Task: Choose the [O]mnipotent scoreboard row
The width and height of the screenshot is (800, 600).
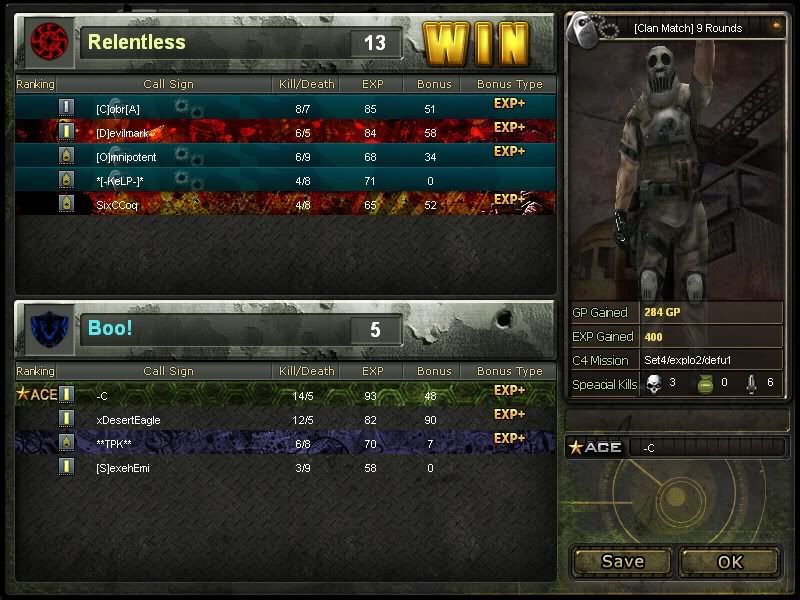Action: [x=285, y=155]
